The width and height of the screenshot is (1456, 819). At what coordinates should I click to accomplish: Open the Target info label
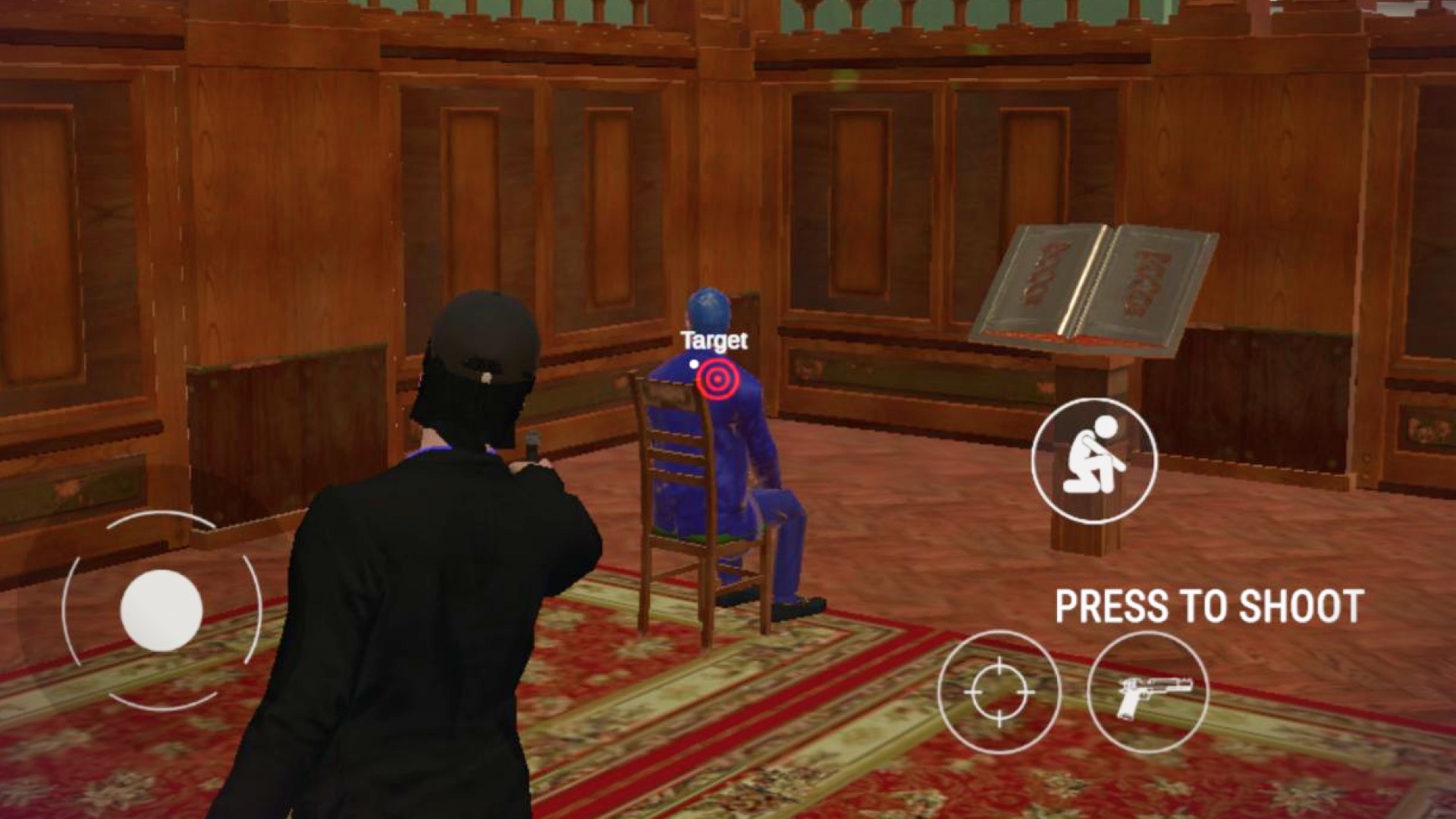pyautogui.click(x=714, y=340)
